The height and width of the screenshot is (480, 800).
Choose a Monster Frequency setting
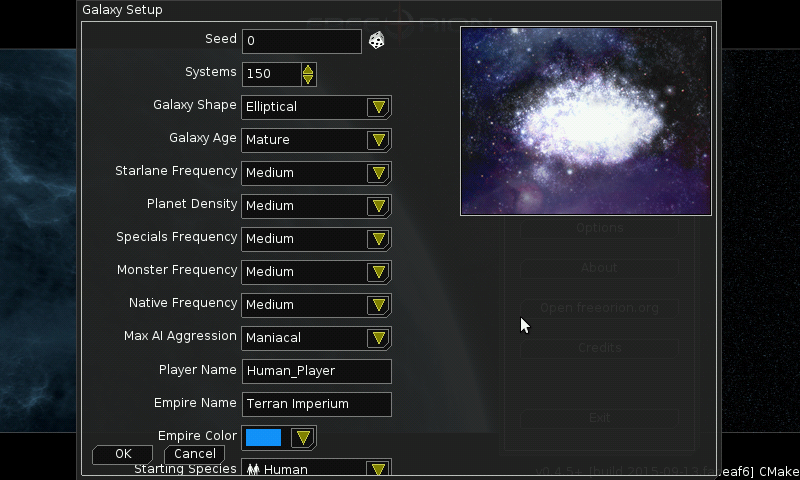point(316,272)
